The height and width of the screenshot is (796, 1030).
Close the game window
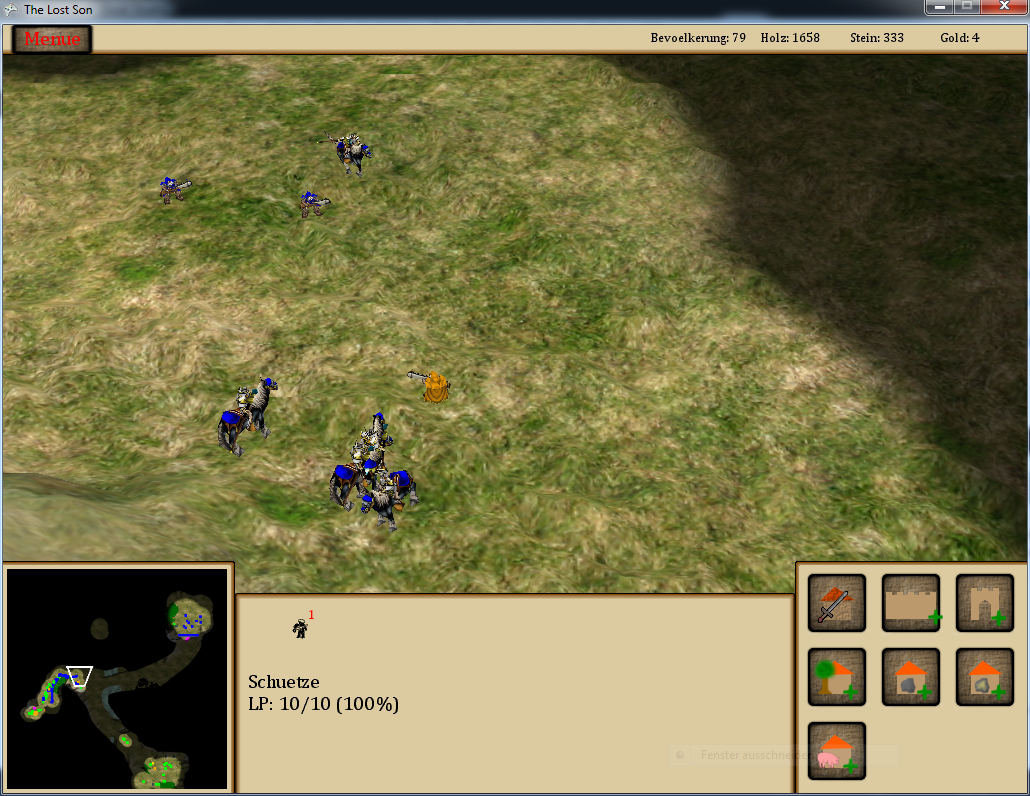1003,7
